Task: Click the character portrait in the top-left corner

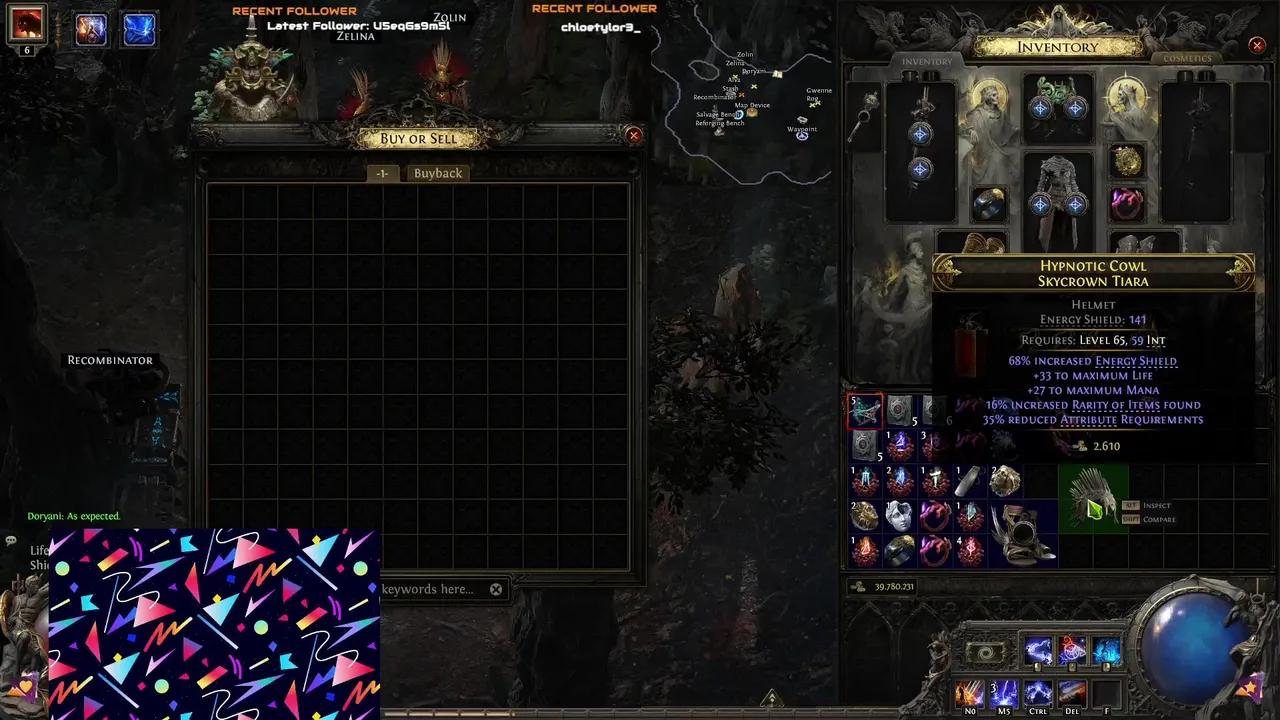Action: coord(26,26)
